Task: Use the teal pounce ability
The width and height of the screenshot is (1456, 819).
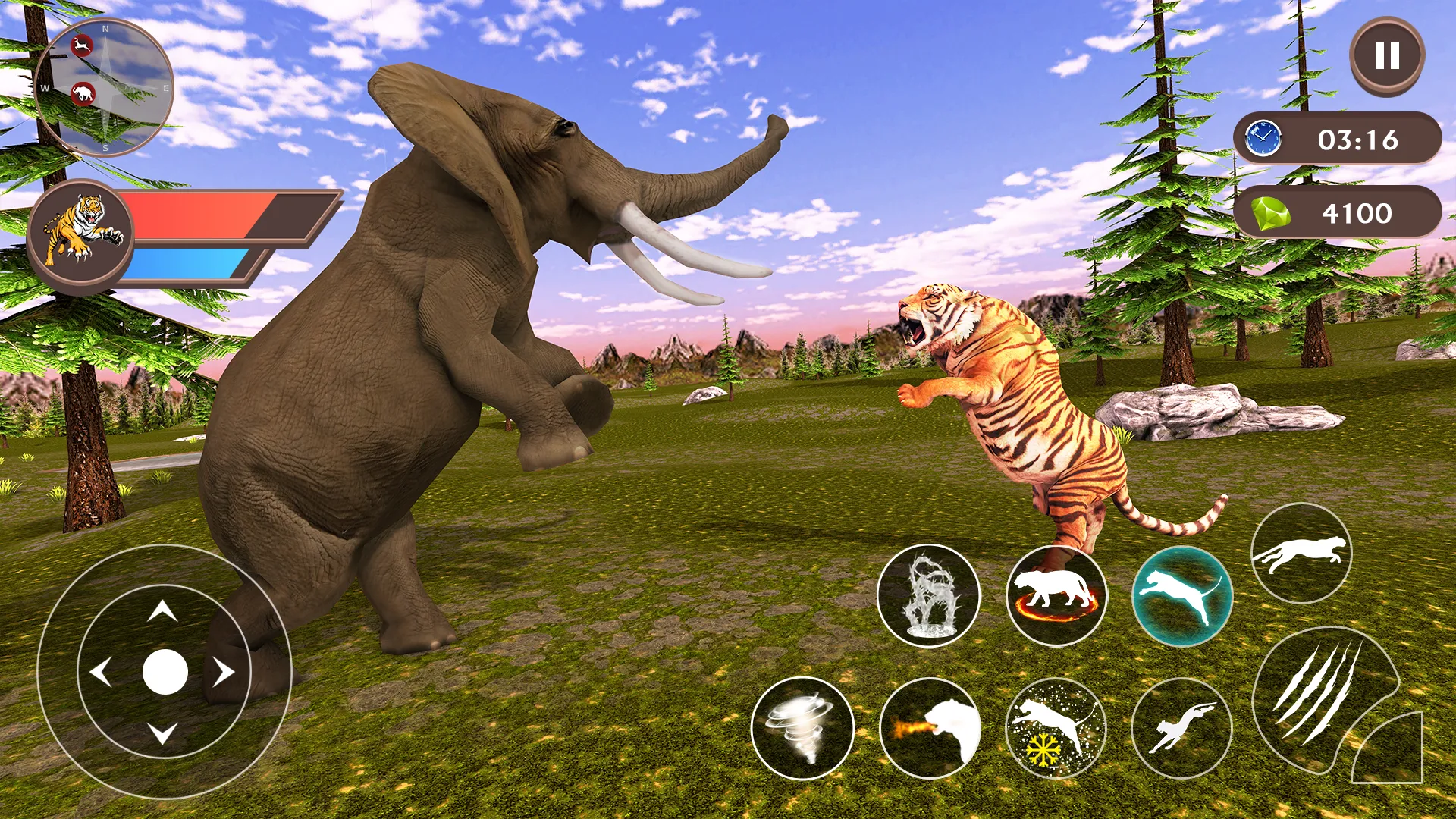Action: [1182, 596]
